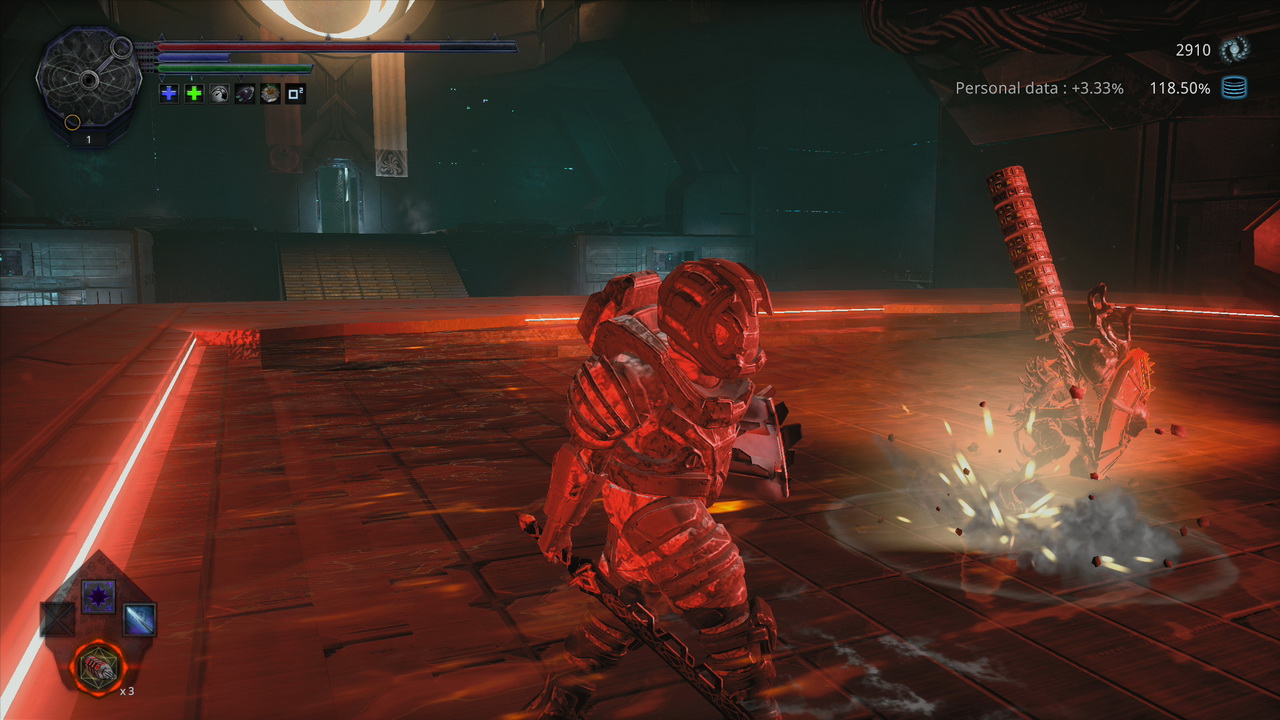The height and width of the screenshot is (720, 1280).
Task: Click the spiral currency icon beside 2910
Action: tap(1236, 49)
